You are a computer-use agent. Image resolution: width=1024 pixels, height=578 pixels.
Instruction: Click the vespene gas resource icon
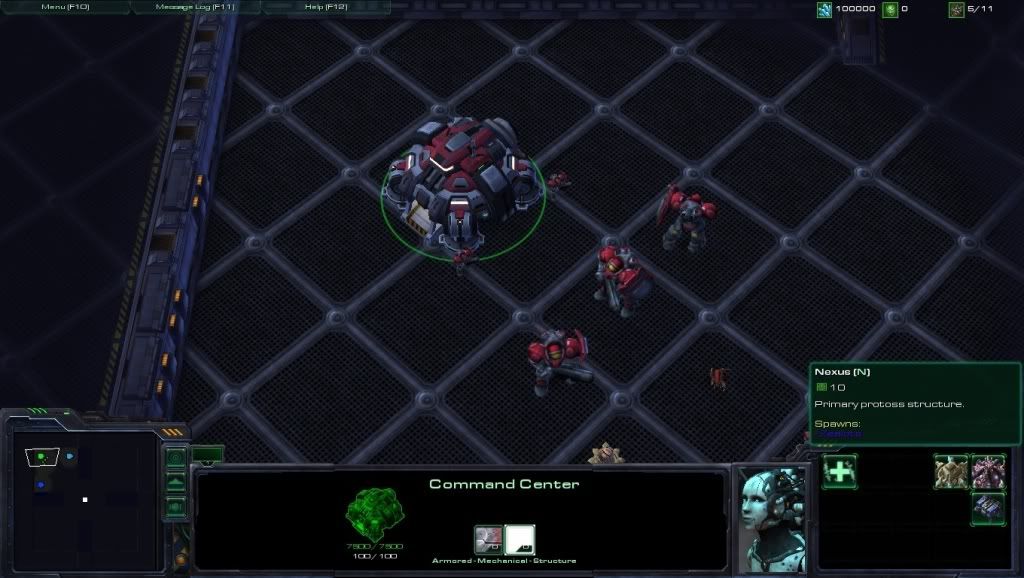(x=890, y=10)
